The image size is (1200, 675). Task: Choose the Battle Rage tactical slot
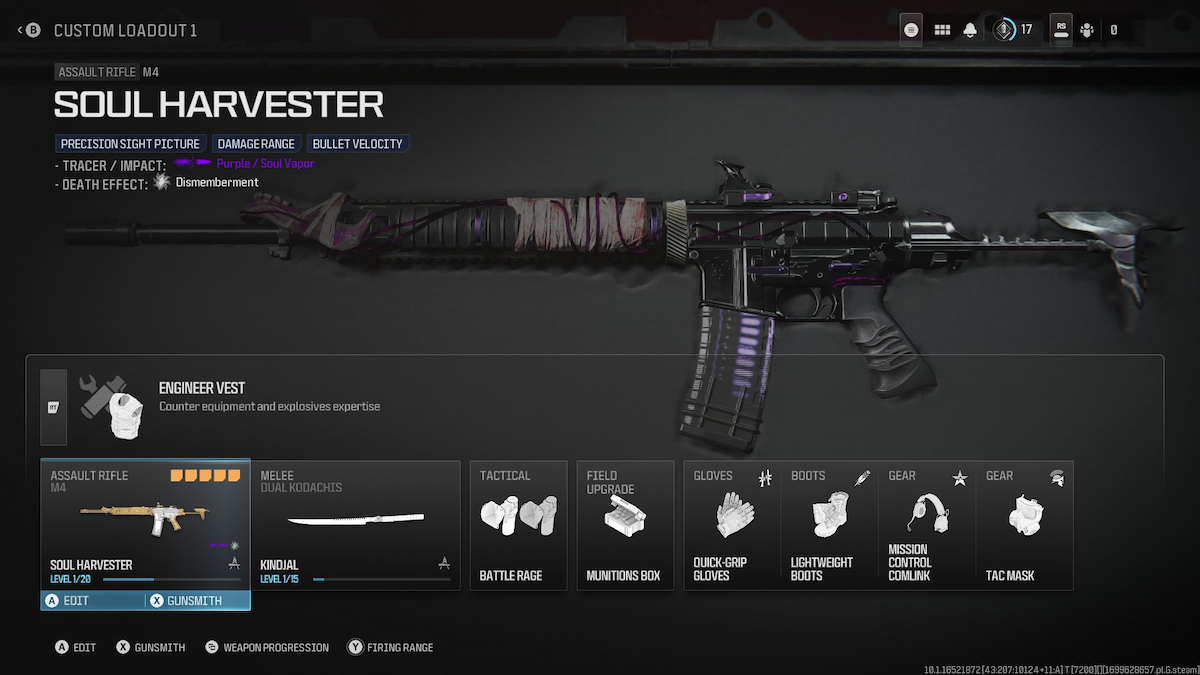[518, 524]
